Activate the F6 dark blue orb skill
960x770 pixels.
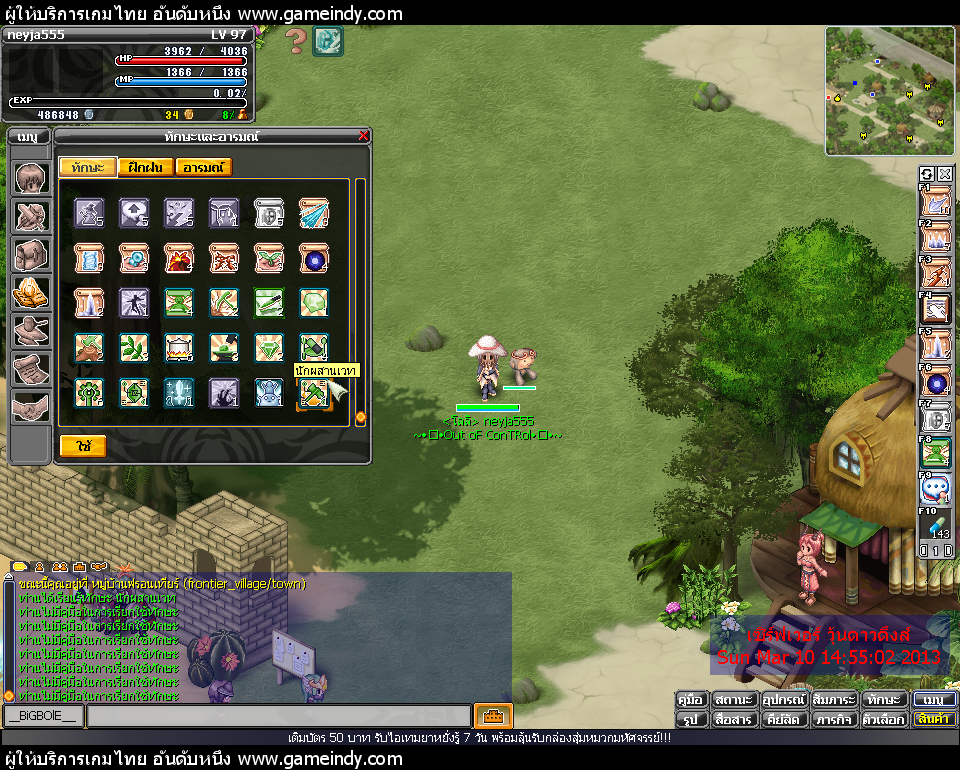pyautogui.click(x=936, y=384)
